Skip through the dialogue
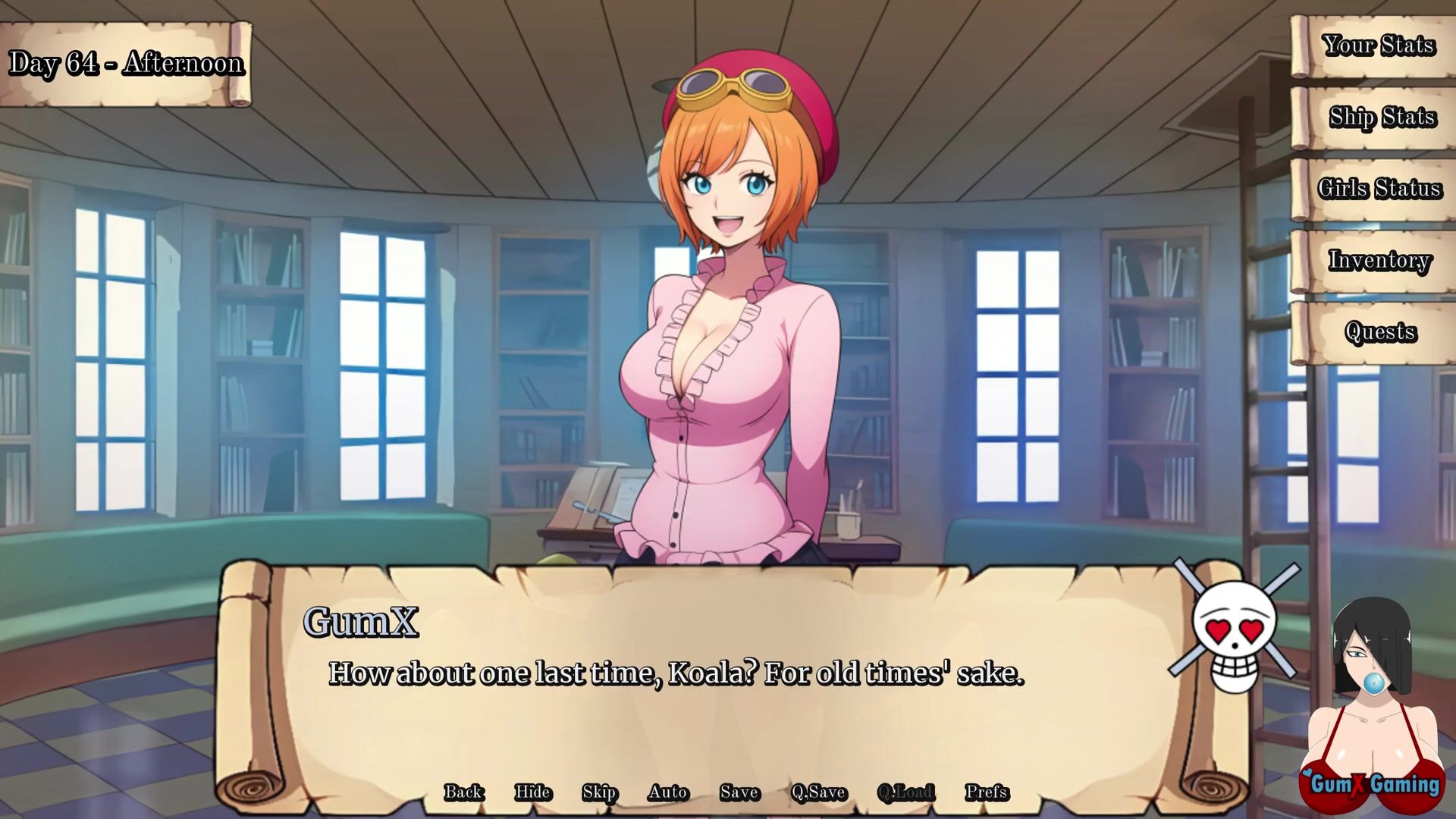Viewport: 1456px width, 819px height. coord(599,792)
